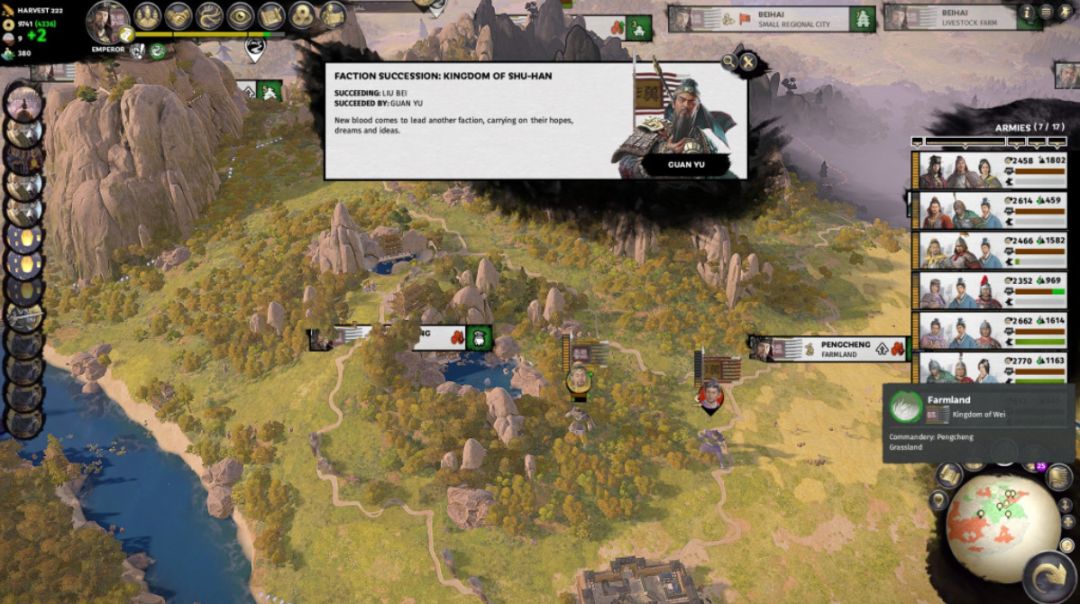Select the Pengcheng Farmland label
1080x604 pixels.
pyautogui.click(x=829, y=348)
